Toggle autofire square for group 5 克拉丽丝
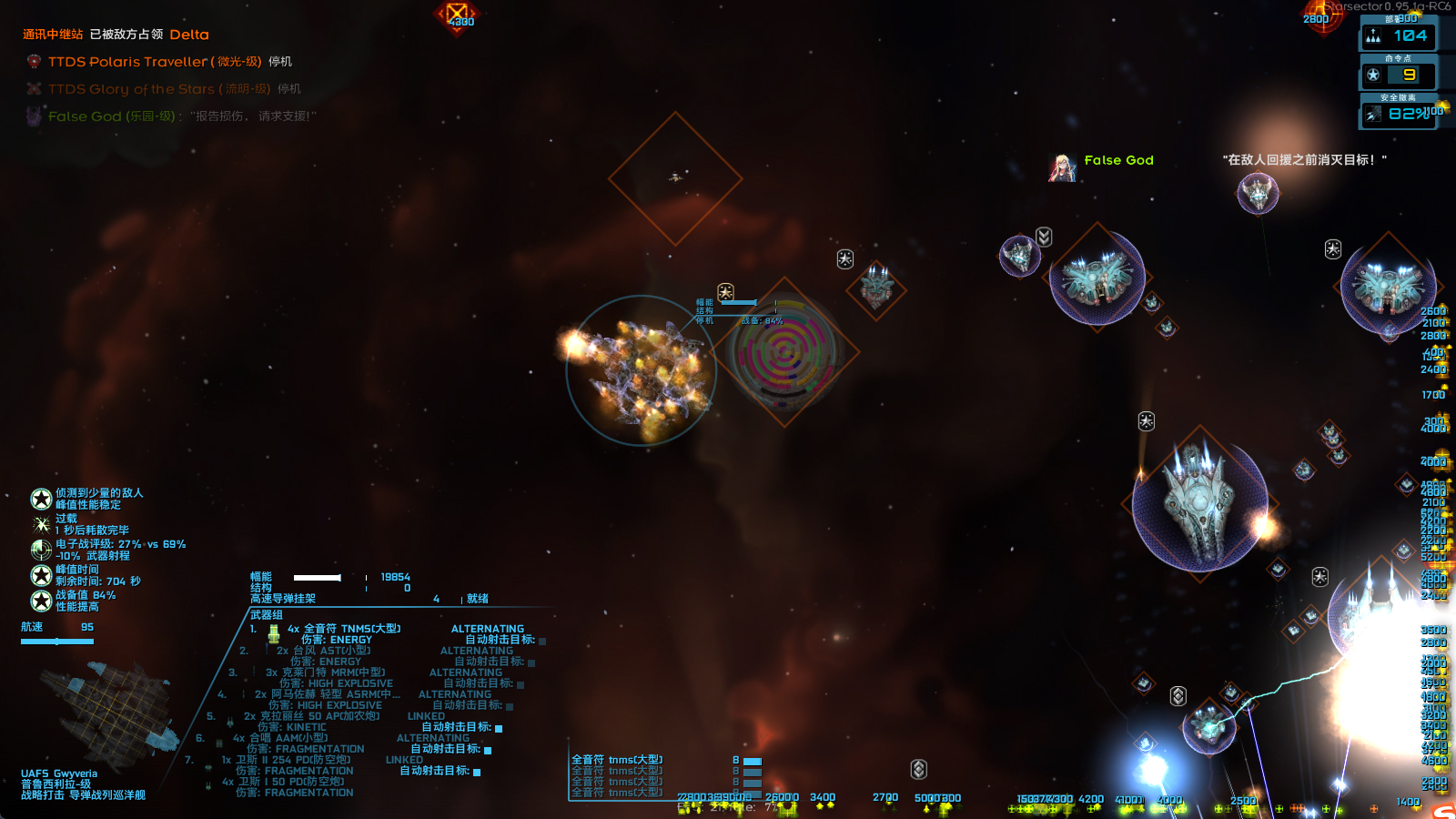 pos(499,728)
